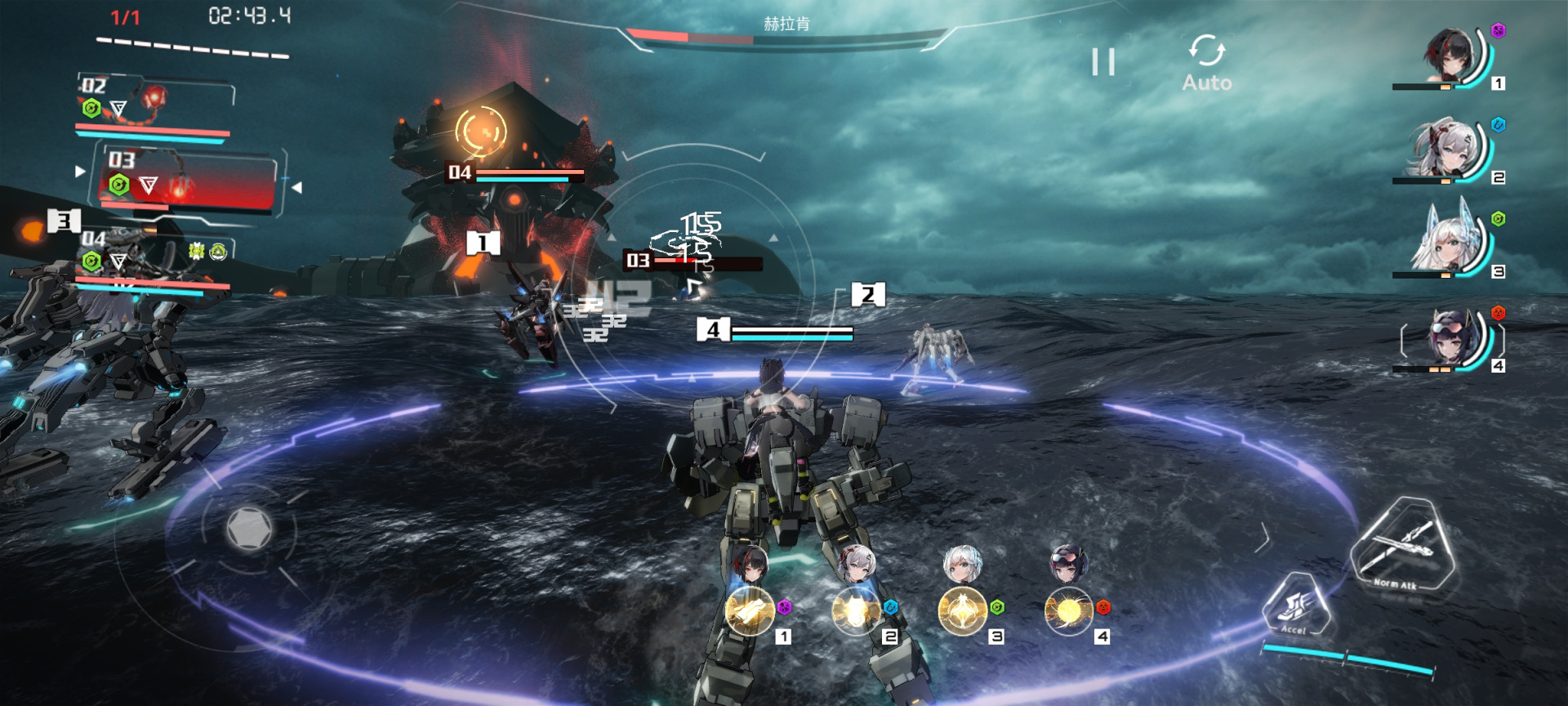The image size is (1568, 706).
Task: Activate the Accel boost button
Action: 1295,606
